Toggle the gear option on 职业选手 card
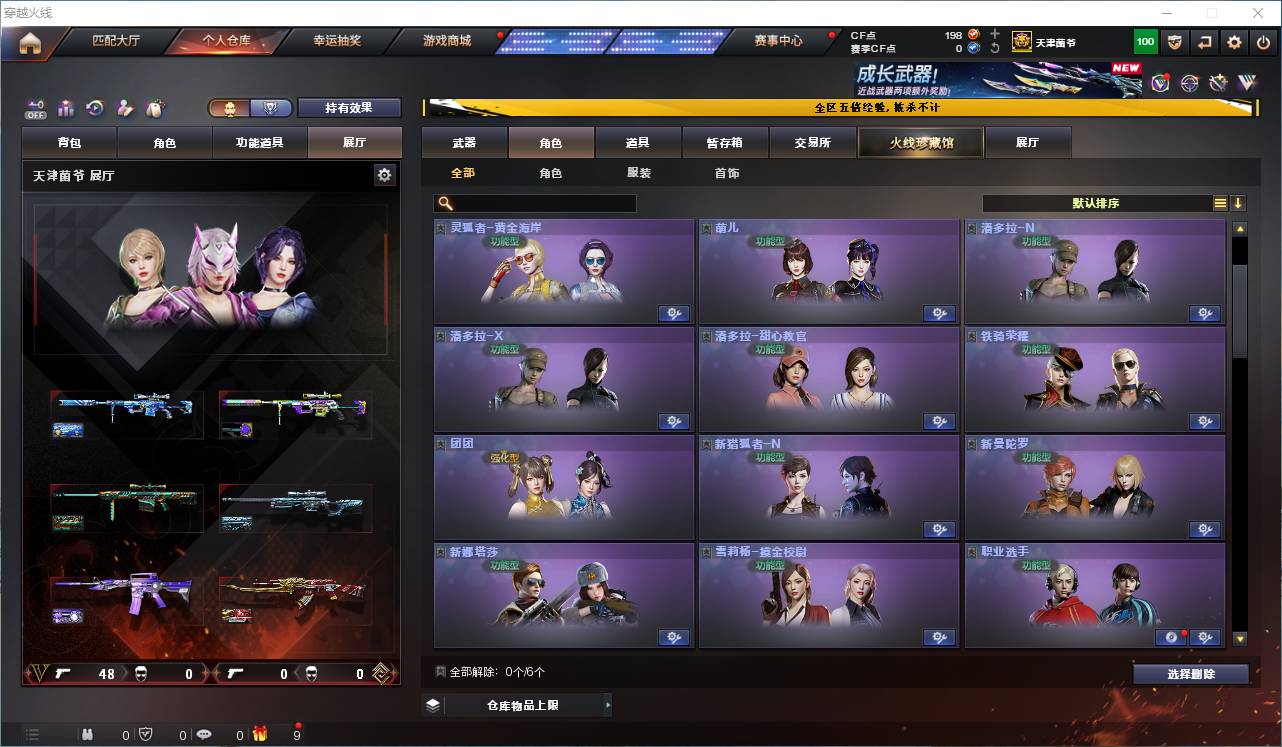Image resolution: width=1282 pixels, height=747 pixels. (1205, 637)
